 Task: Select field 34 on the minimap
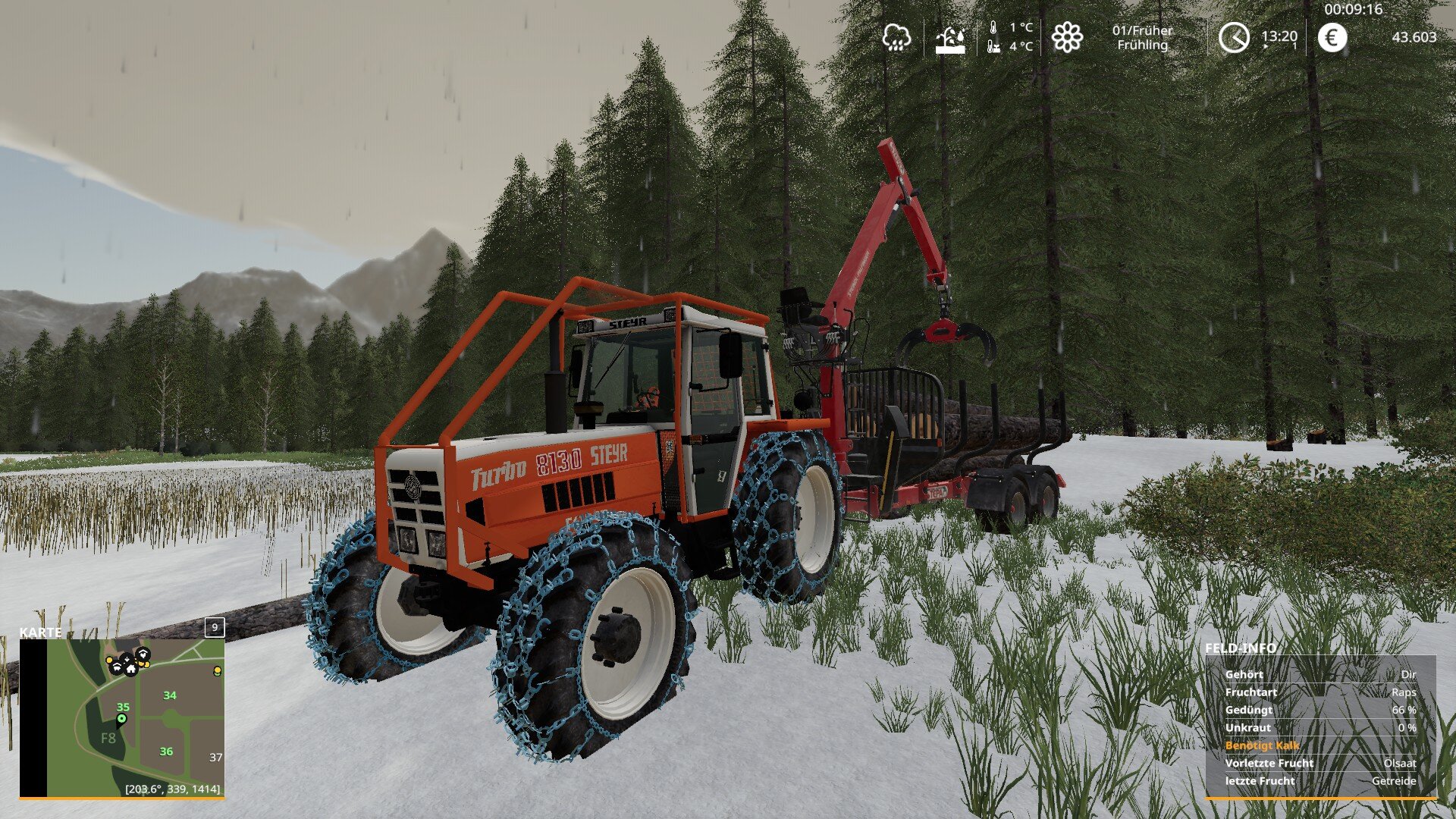[170, 695]
